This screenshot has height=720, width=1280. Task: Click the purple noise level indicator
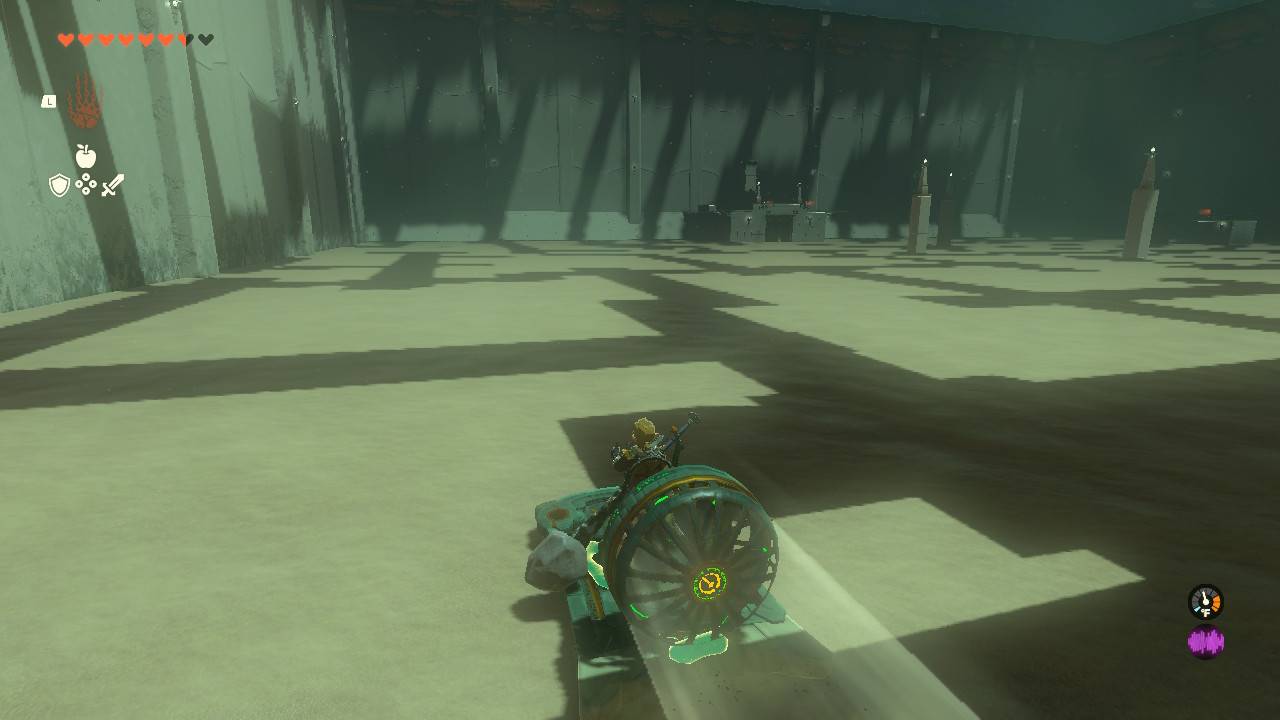(x=1206, y=639)
